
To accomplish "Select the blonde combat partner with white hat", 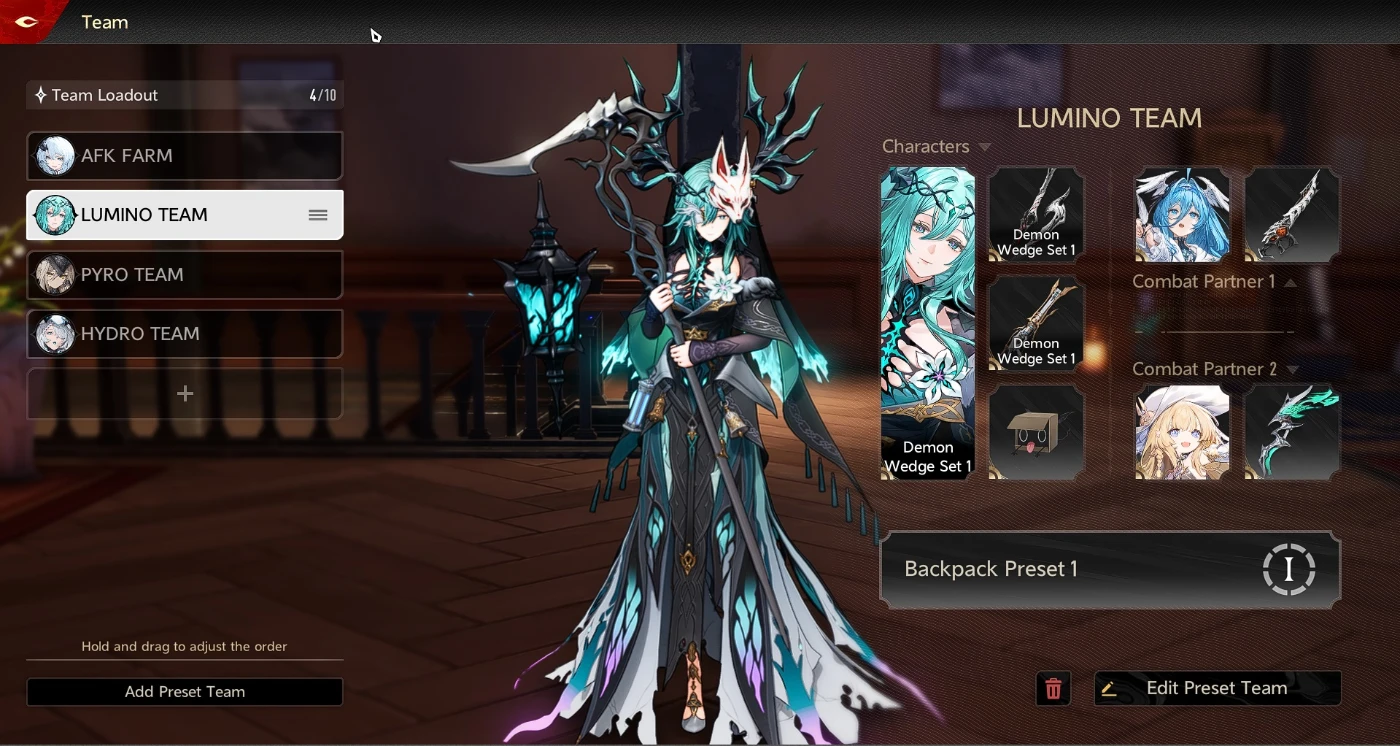I will pyautogui.click(x=1182, y=433).
